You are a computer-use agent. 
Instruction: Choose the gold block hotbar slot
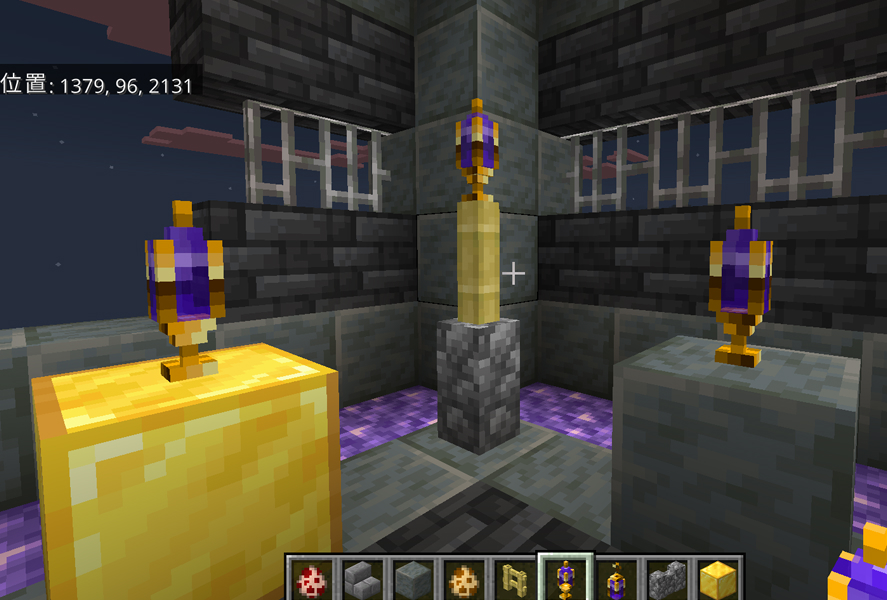point(717,579)
